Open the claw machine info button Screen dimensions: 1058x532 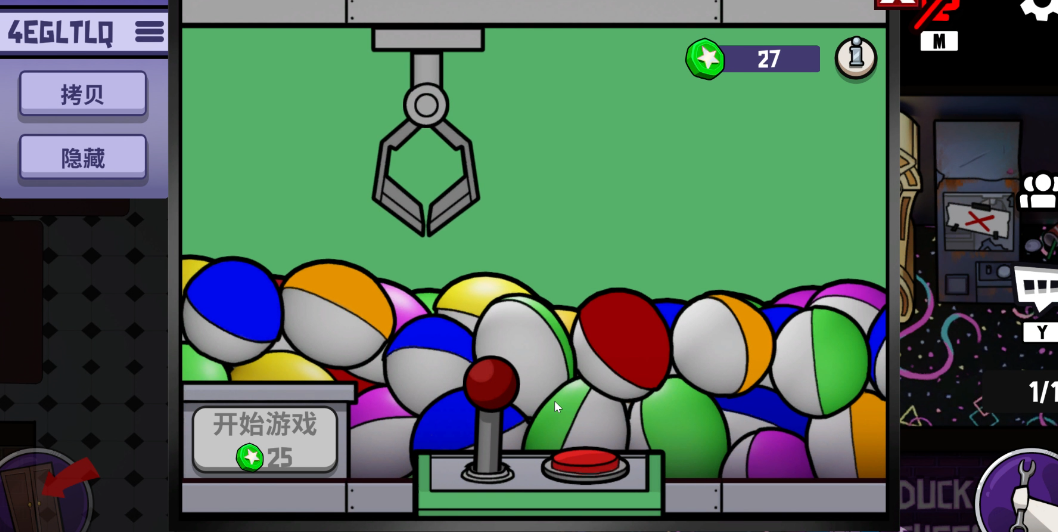(855, 58)
